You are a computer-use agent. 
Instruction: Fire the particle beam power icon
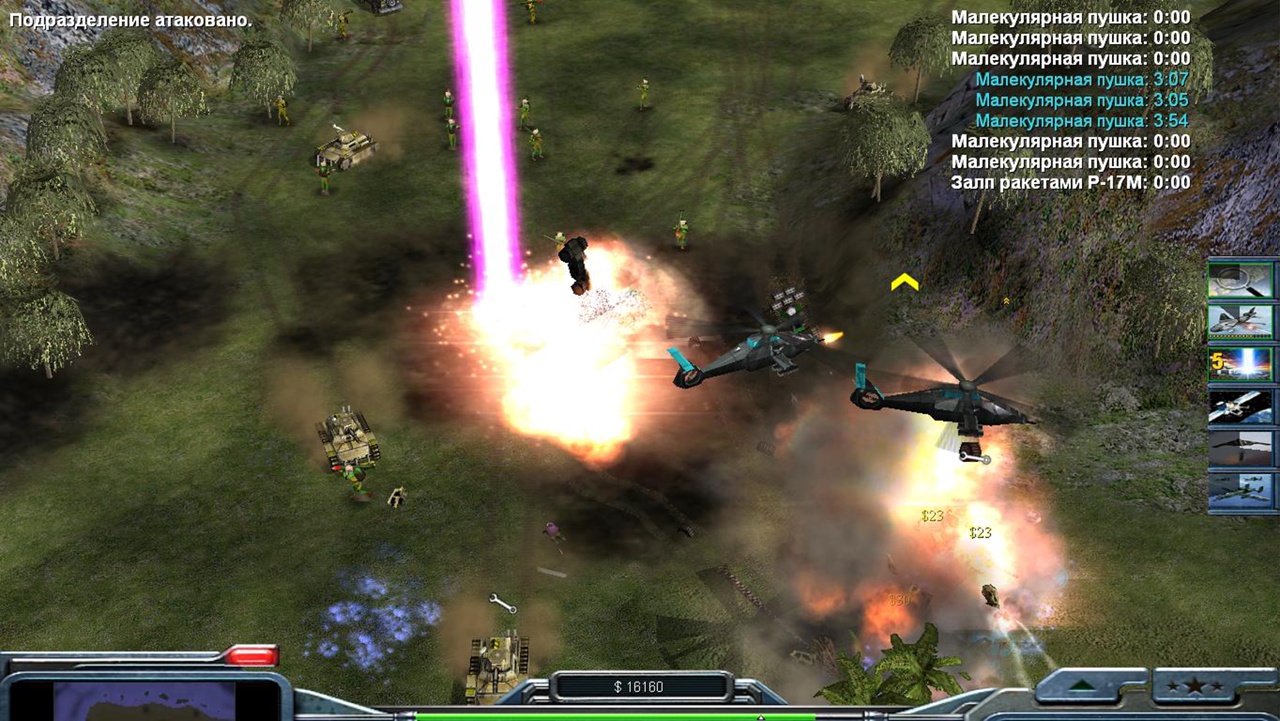[x=1240, y=364]
